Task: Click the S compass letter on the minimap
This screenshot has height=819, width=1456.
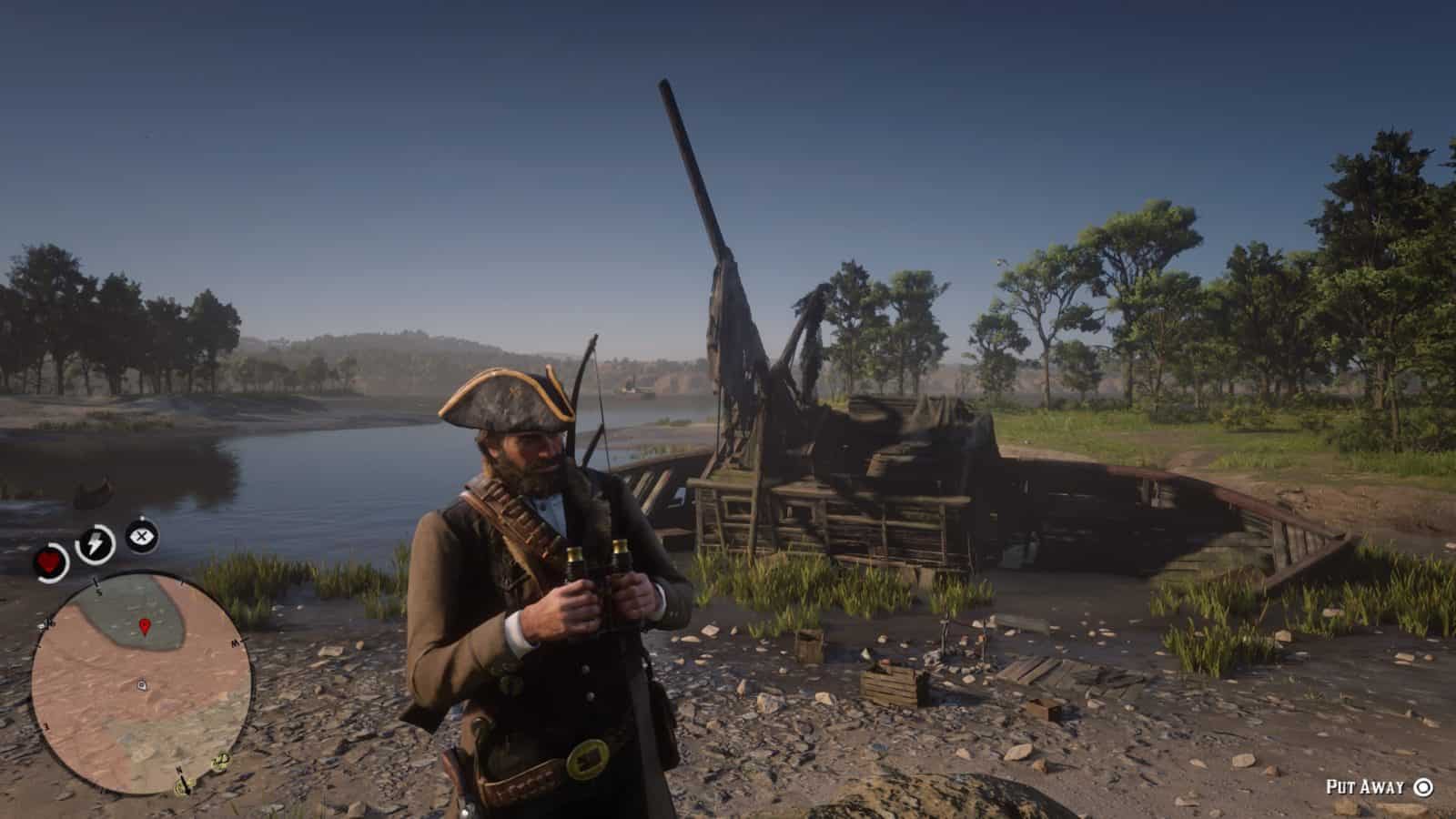Action: tap(97, 591)
